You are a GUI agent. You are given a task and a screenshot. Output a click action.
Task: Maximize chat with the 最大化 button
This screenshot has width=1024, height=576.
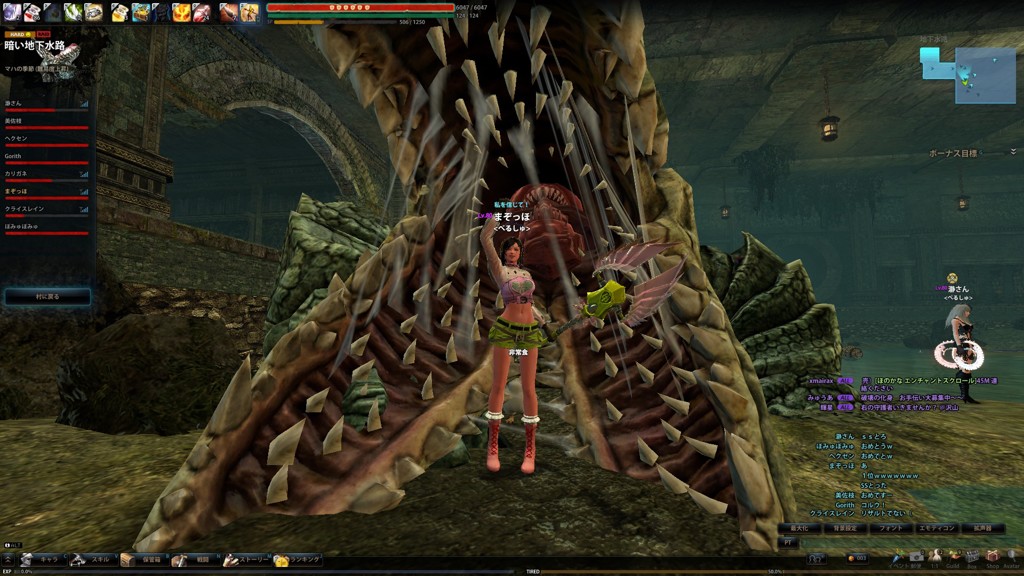click(x=798, y=527)
